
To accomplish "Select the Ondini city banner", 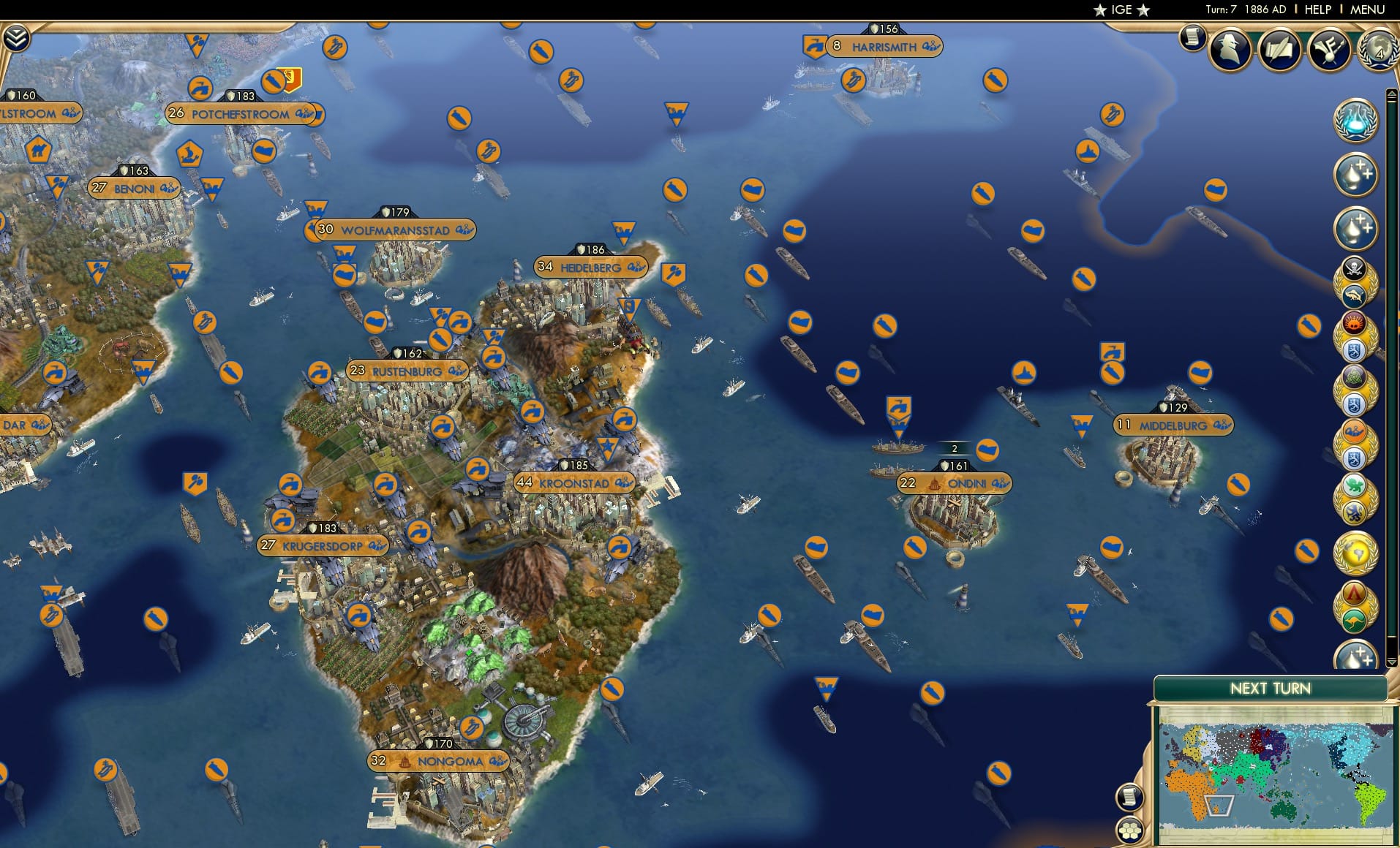I will pyautogui.click(x=955, y=482).
